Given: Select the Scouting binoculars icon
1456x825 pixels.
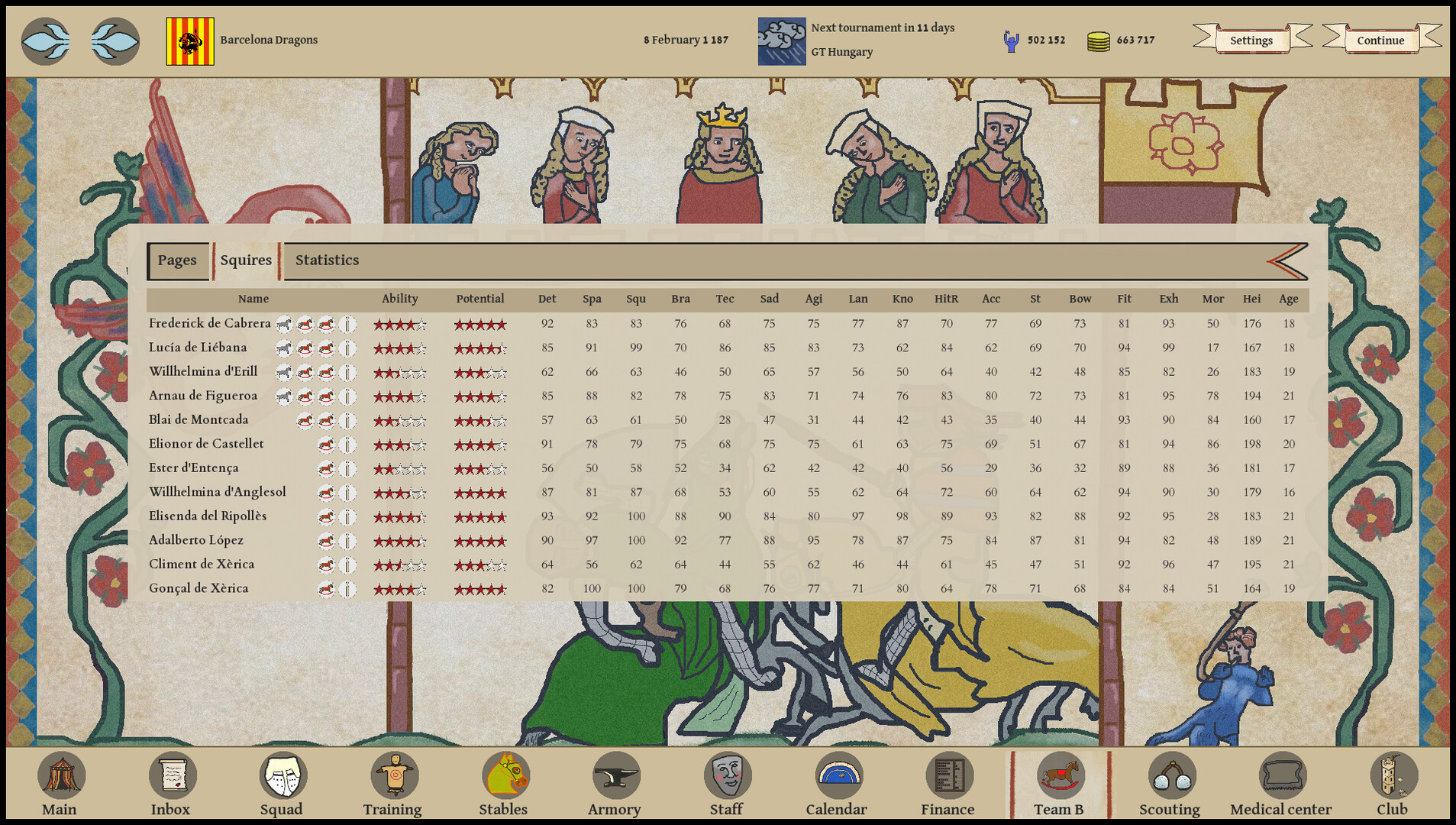Looking at the screenshot, I should click(1170, 775).
